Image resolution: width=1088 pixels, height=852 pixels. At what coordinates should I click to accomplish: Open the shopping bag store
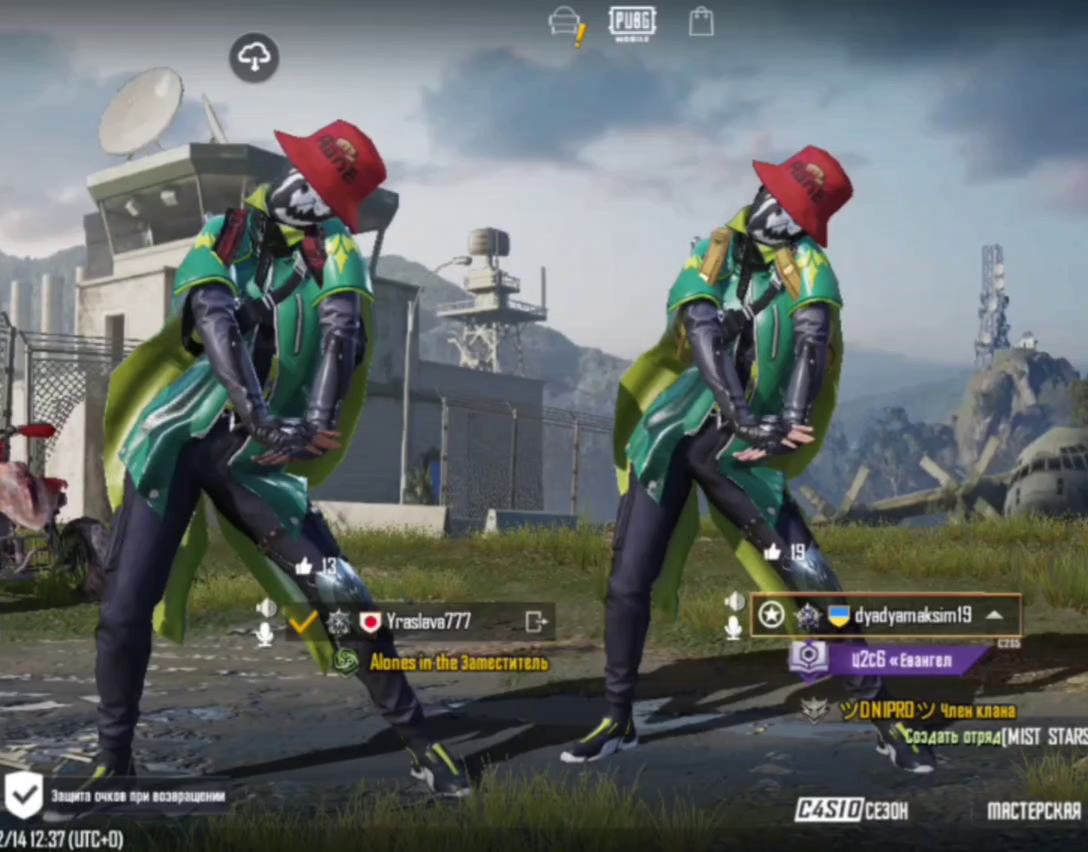click(x=701, y=22)
